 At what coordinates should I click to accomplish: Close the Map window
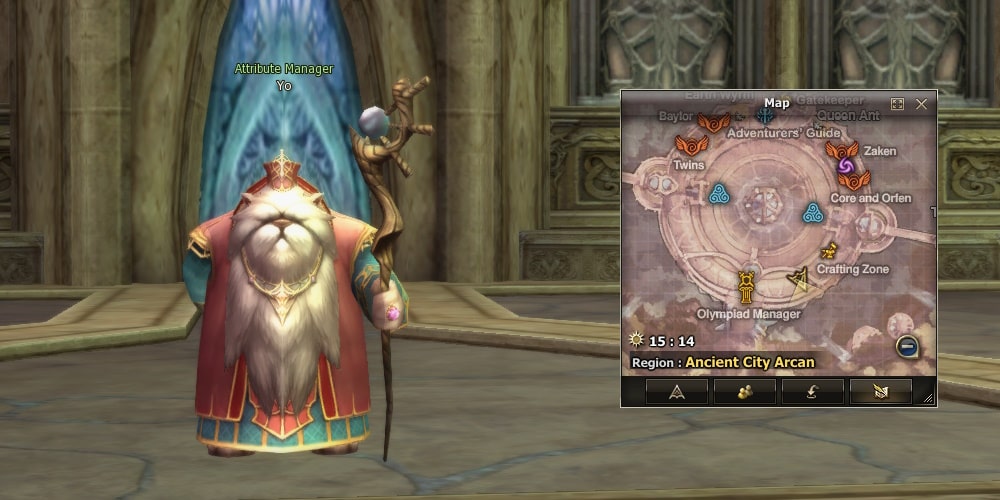(x=921, y=104)
